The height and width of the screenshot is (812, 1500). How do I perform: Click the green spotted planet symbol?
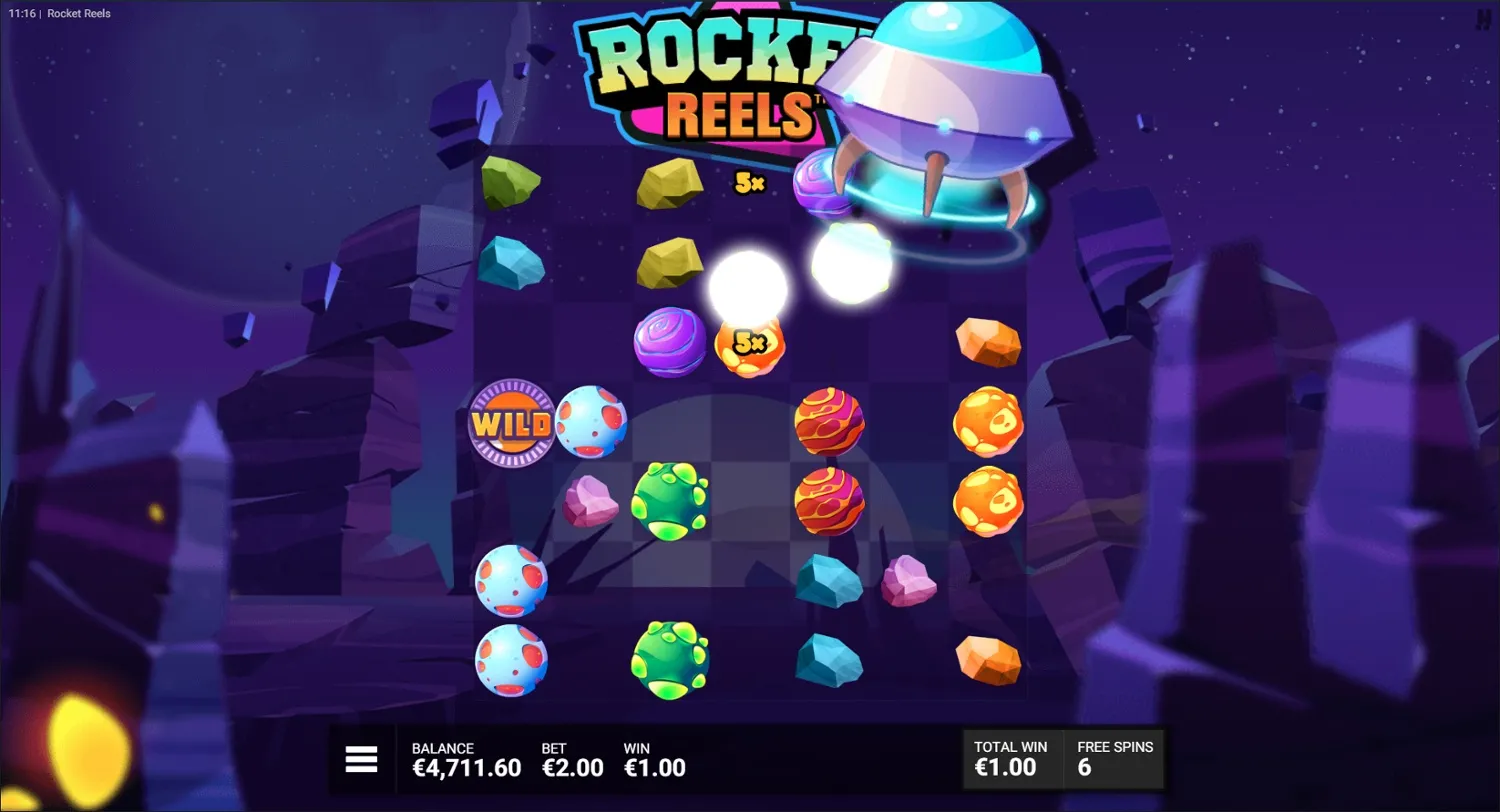tap(668, 503)
